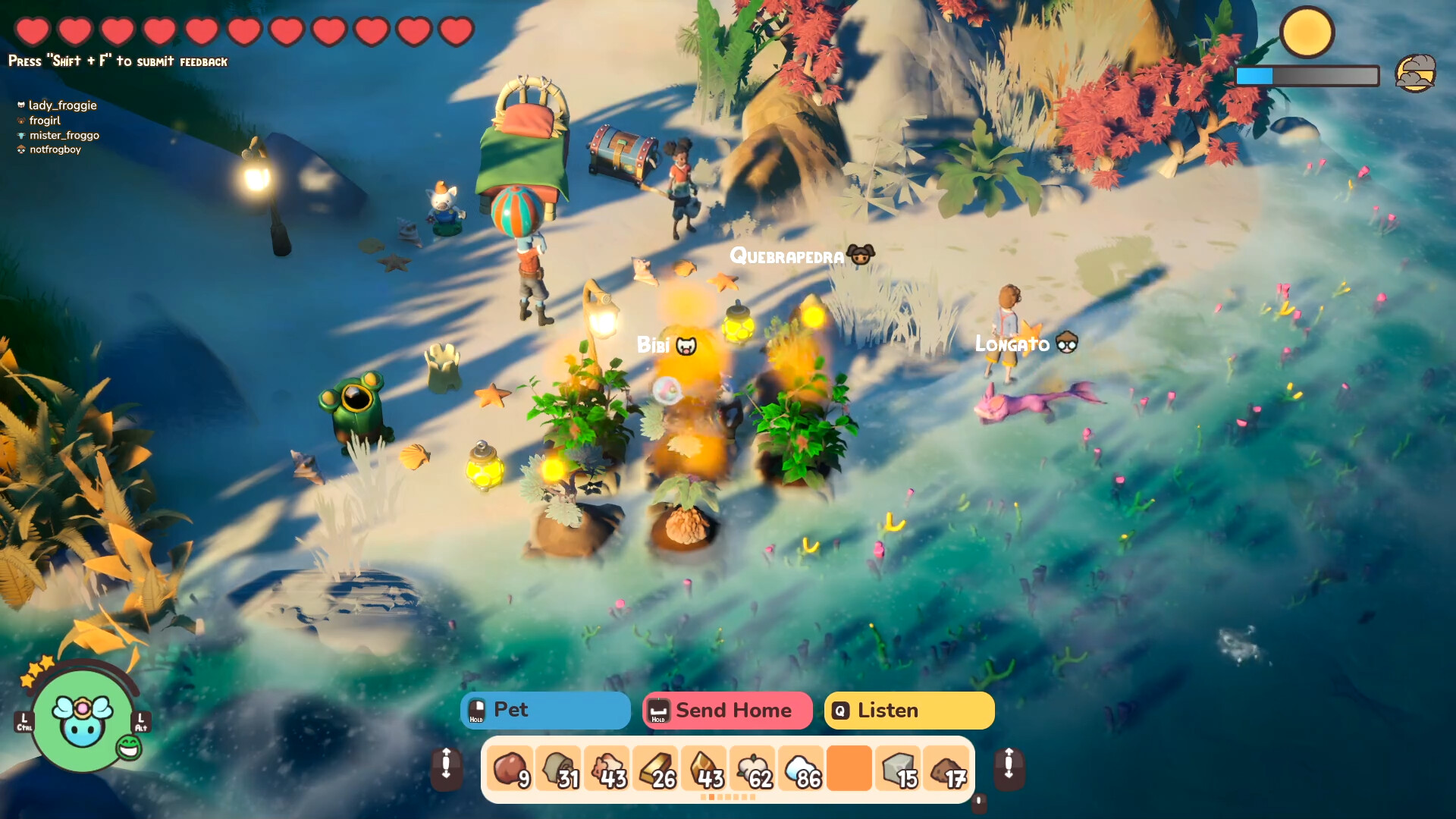Click the empty orange hotbar slot

[849, 768]
